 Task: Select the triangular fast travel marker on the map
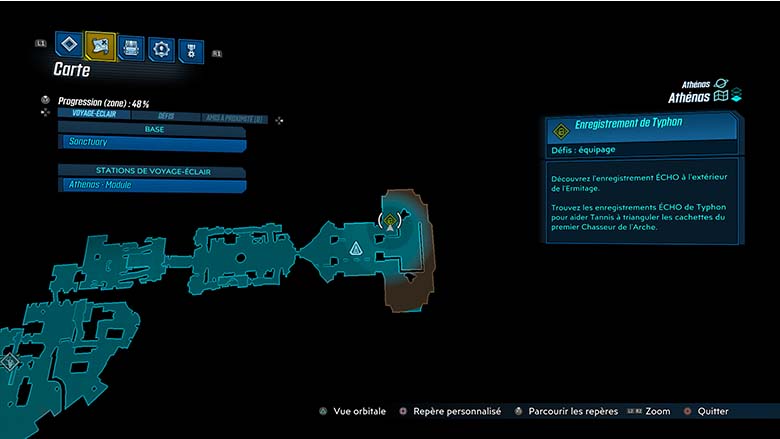click(355, 248)
